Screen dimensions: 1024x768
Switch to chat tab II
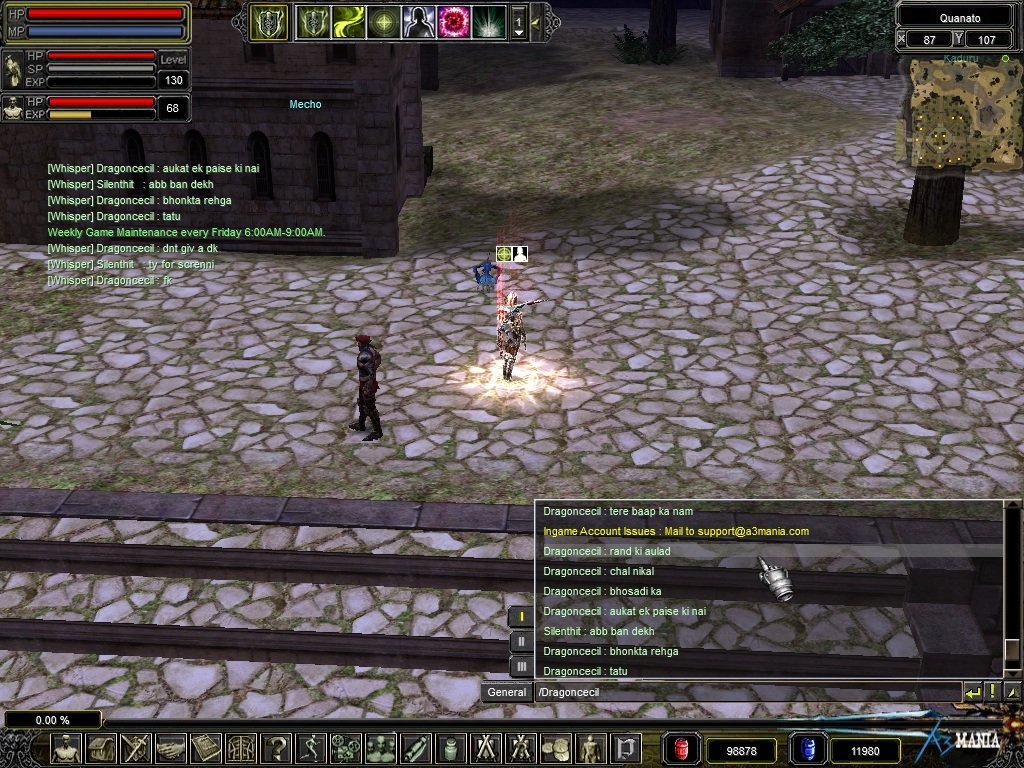pyautogui.click(x=521, y=641)
